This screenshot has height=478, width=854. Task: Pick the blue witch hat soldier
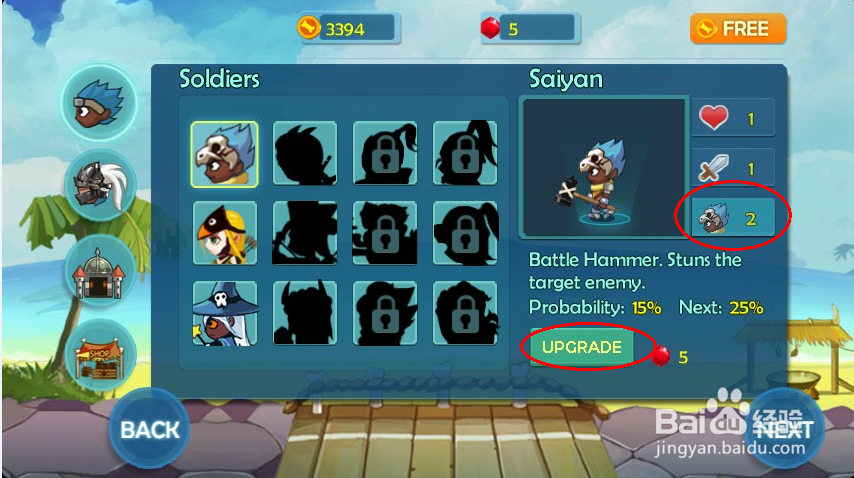(224, 312)
